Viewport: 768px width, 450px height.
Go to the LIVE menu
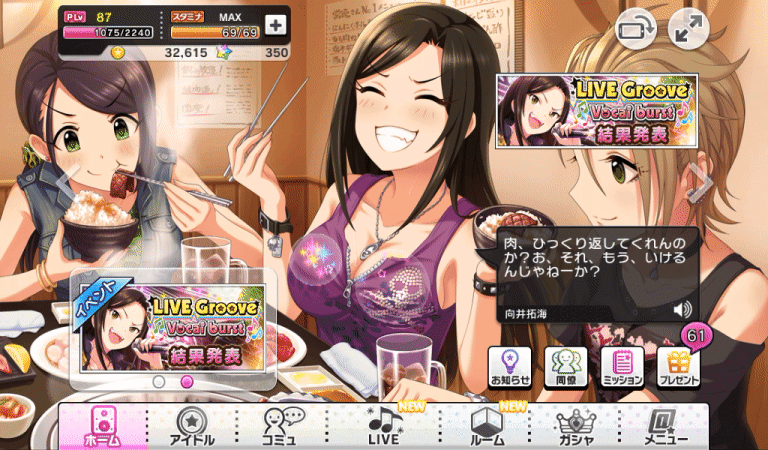click(x=384, y=426)
